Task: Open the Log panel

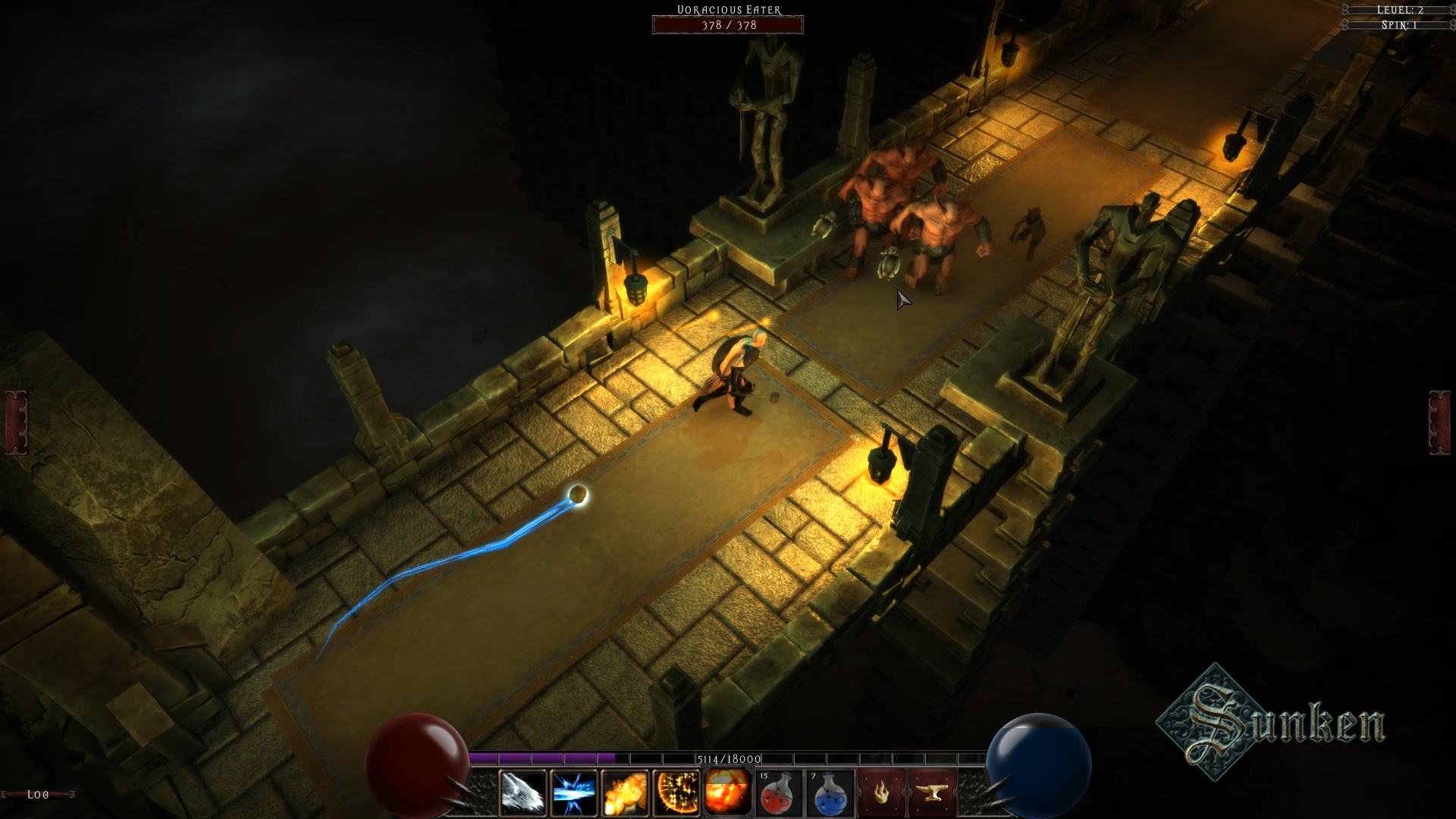Action: pyautogui.click(x=38, y=794)
